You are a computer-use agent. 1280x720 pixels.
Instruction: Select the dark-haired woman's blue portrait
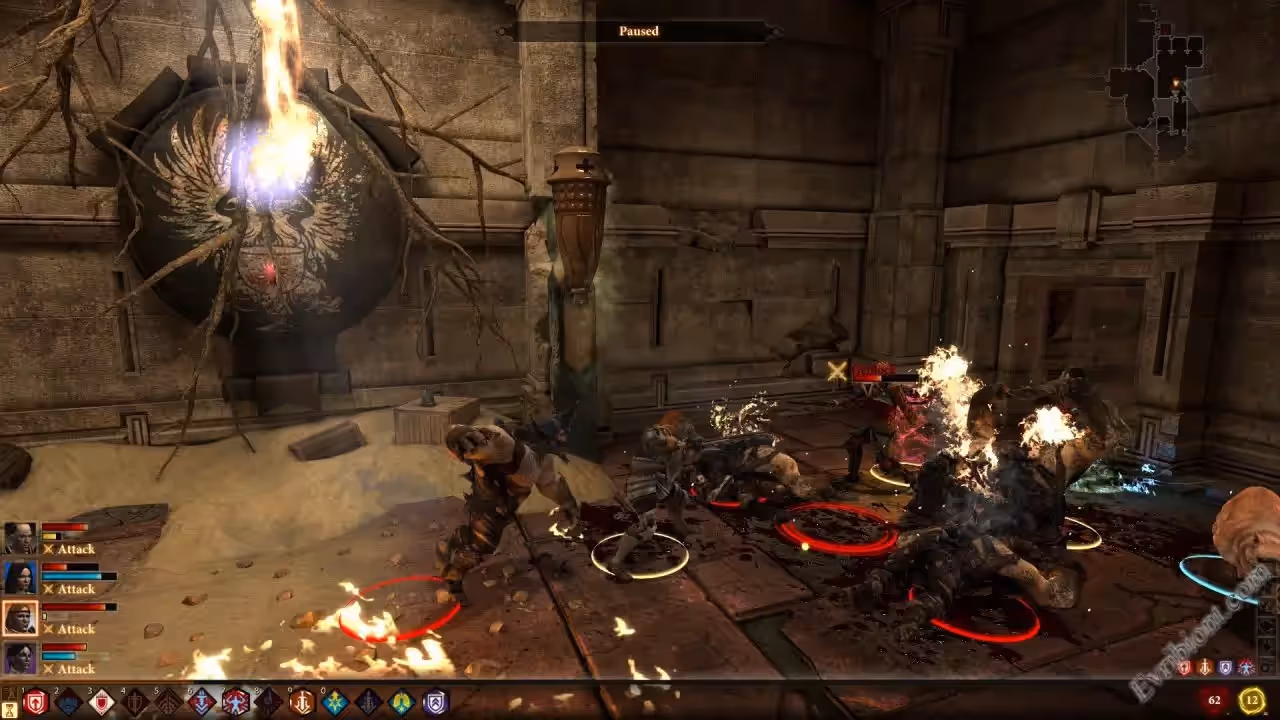[x=20, y=578]
